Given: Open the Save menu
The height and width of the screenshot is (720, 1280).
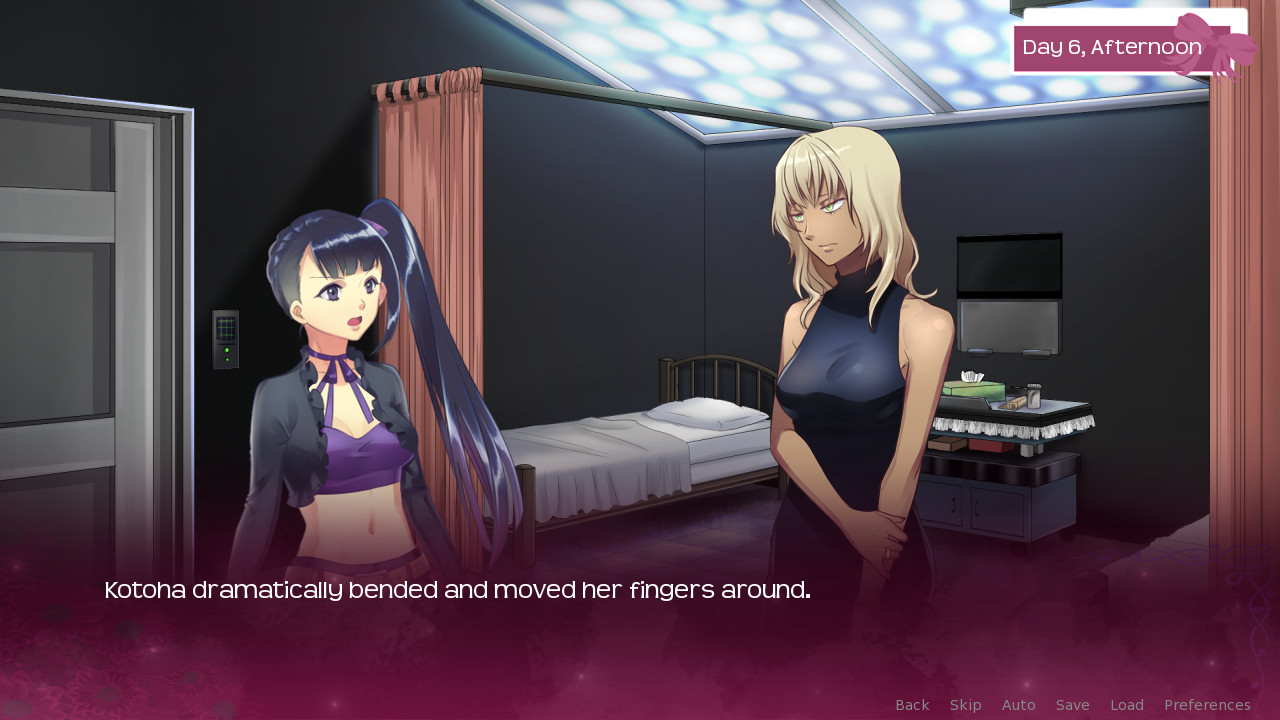Looking at the screenshot, I should [x=1072, y=705].
